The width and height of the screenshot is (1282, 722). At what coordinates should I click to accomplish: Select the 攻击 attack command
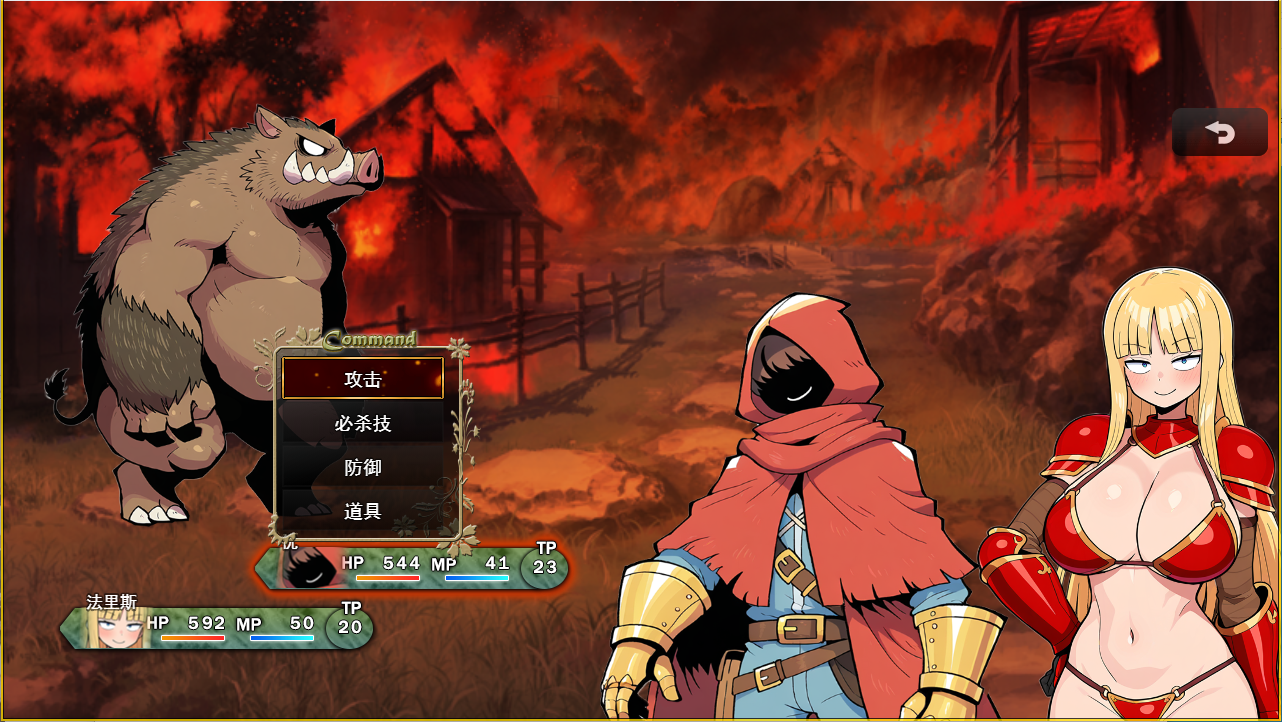(x=362, y=379)
